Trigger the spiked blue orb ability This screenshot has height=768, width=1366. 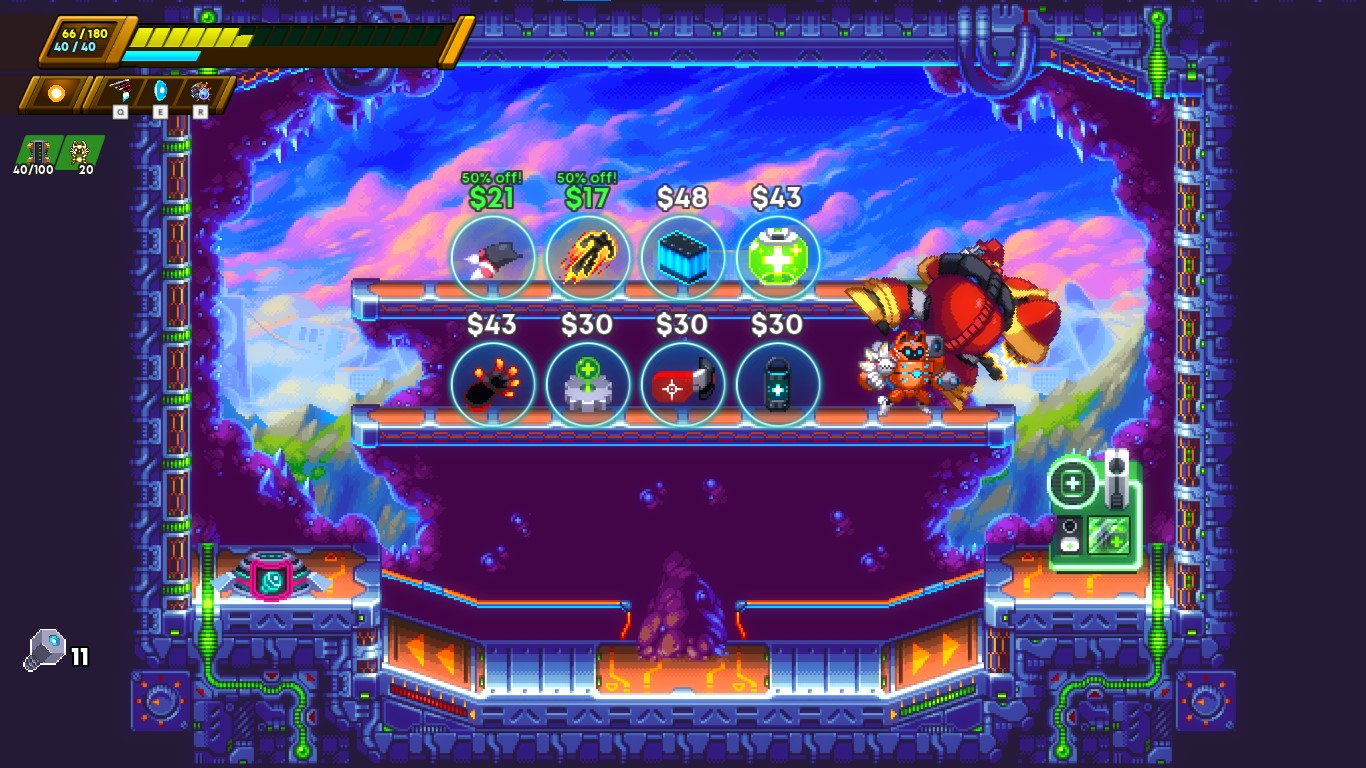[200, 92]
